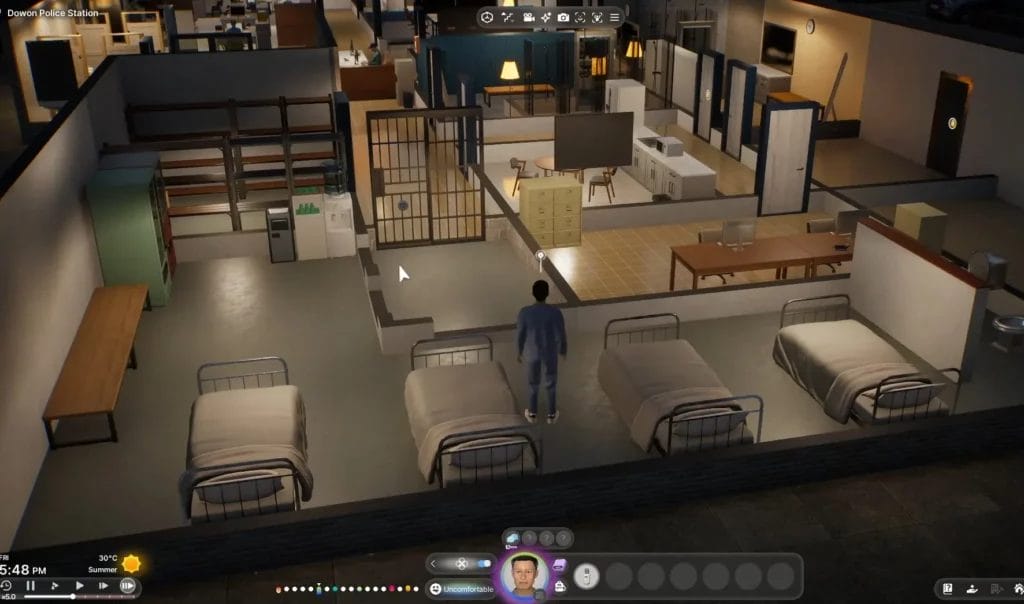
Task: Select the fastest game speed button
Action: 128,586
